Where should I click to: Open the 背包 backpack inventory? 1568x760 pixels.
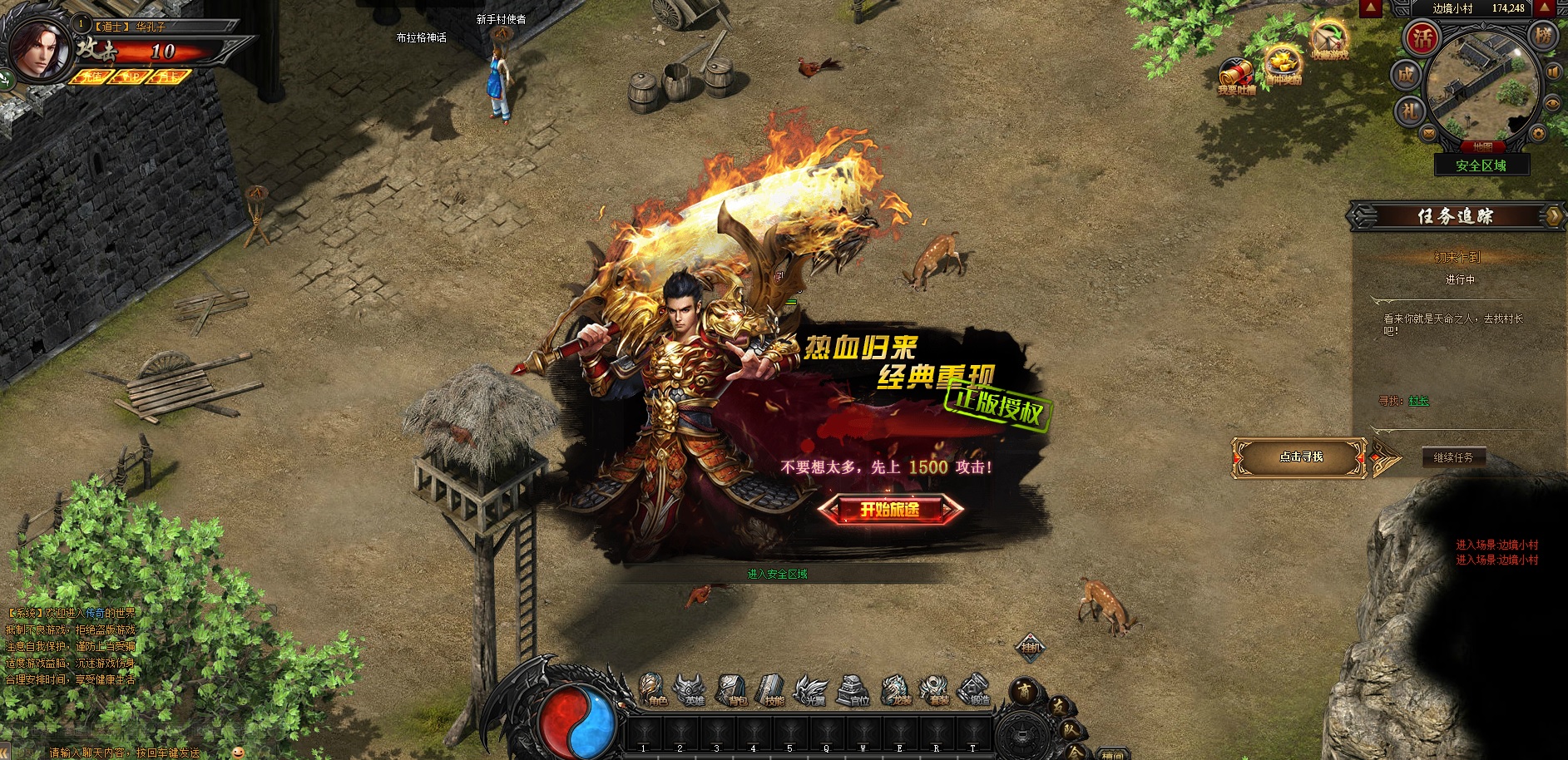(x=734, y=690)
